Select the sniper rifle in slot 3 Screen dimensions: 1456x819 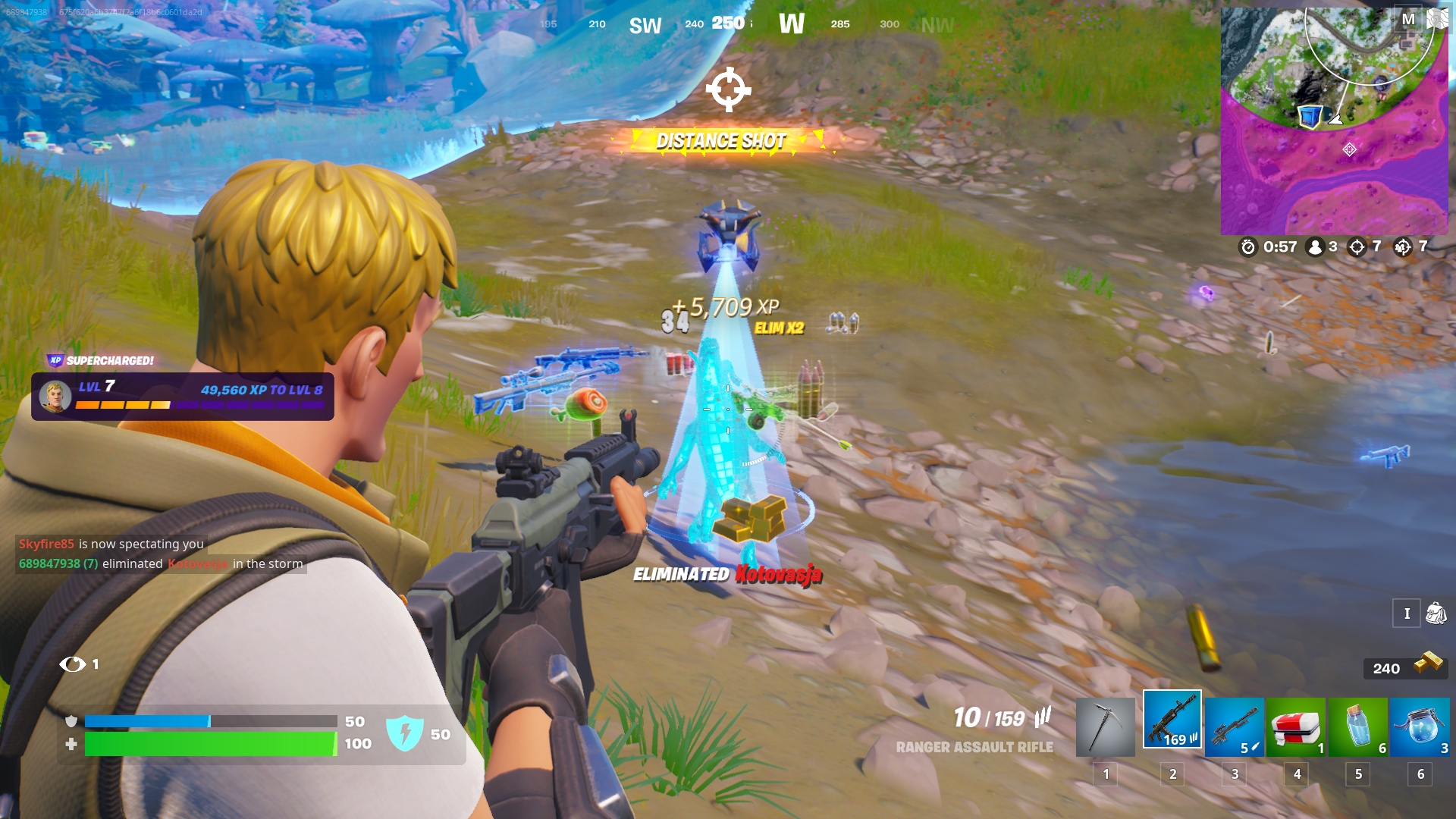tap(1234, 726)
